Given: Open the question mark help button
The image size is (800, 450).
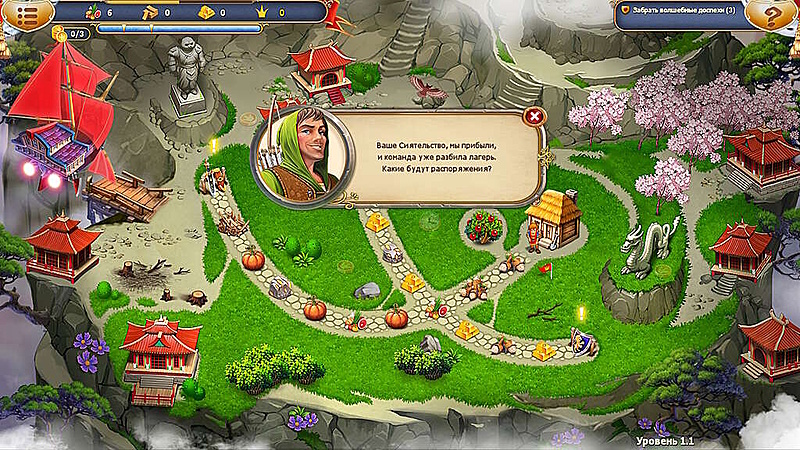Looking at the screenshot, I should [776, 13].
